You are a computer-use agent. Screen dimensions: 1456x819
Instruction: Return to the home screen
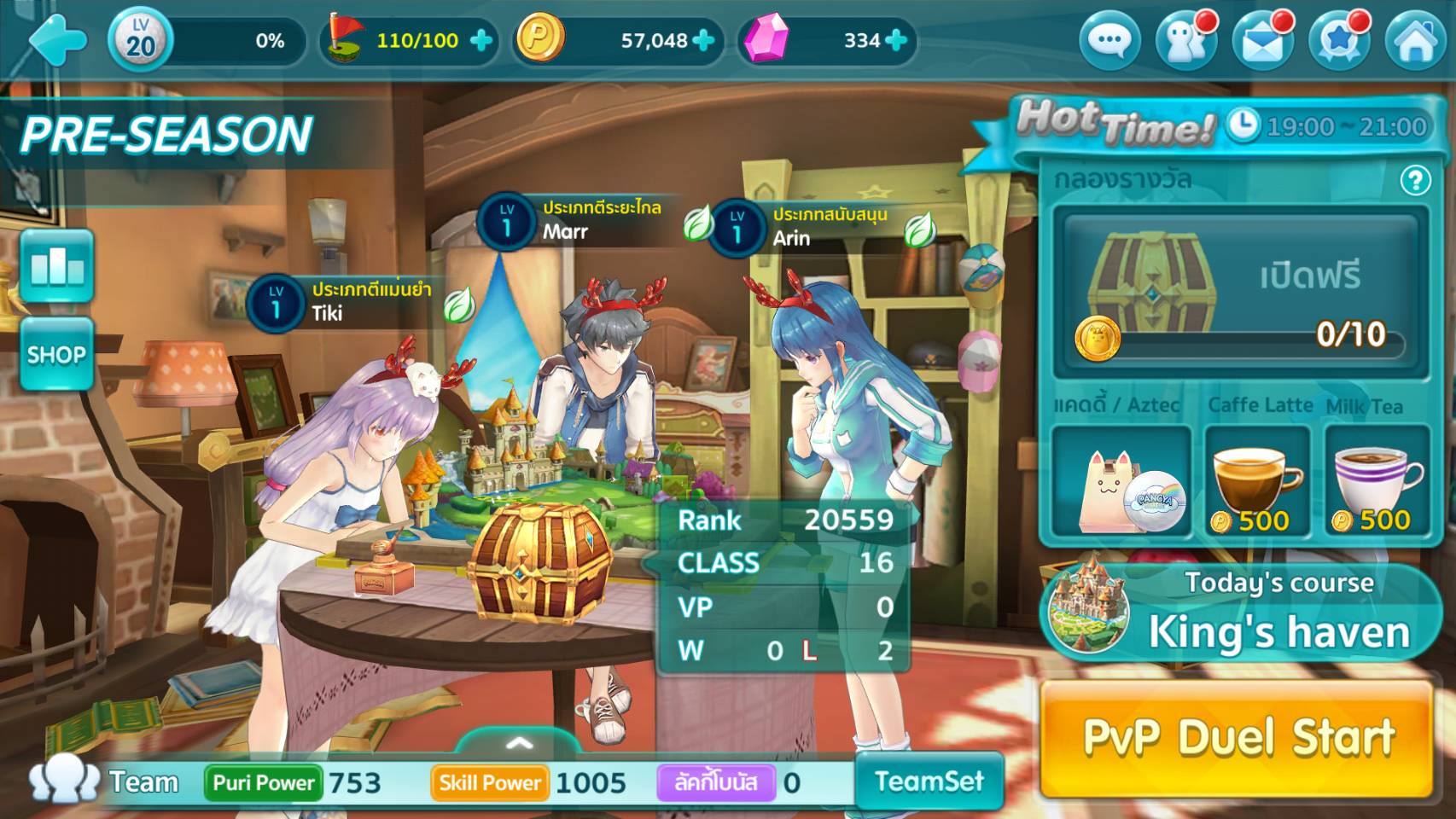pos(1413,40)
